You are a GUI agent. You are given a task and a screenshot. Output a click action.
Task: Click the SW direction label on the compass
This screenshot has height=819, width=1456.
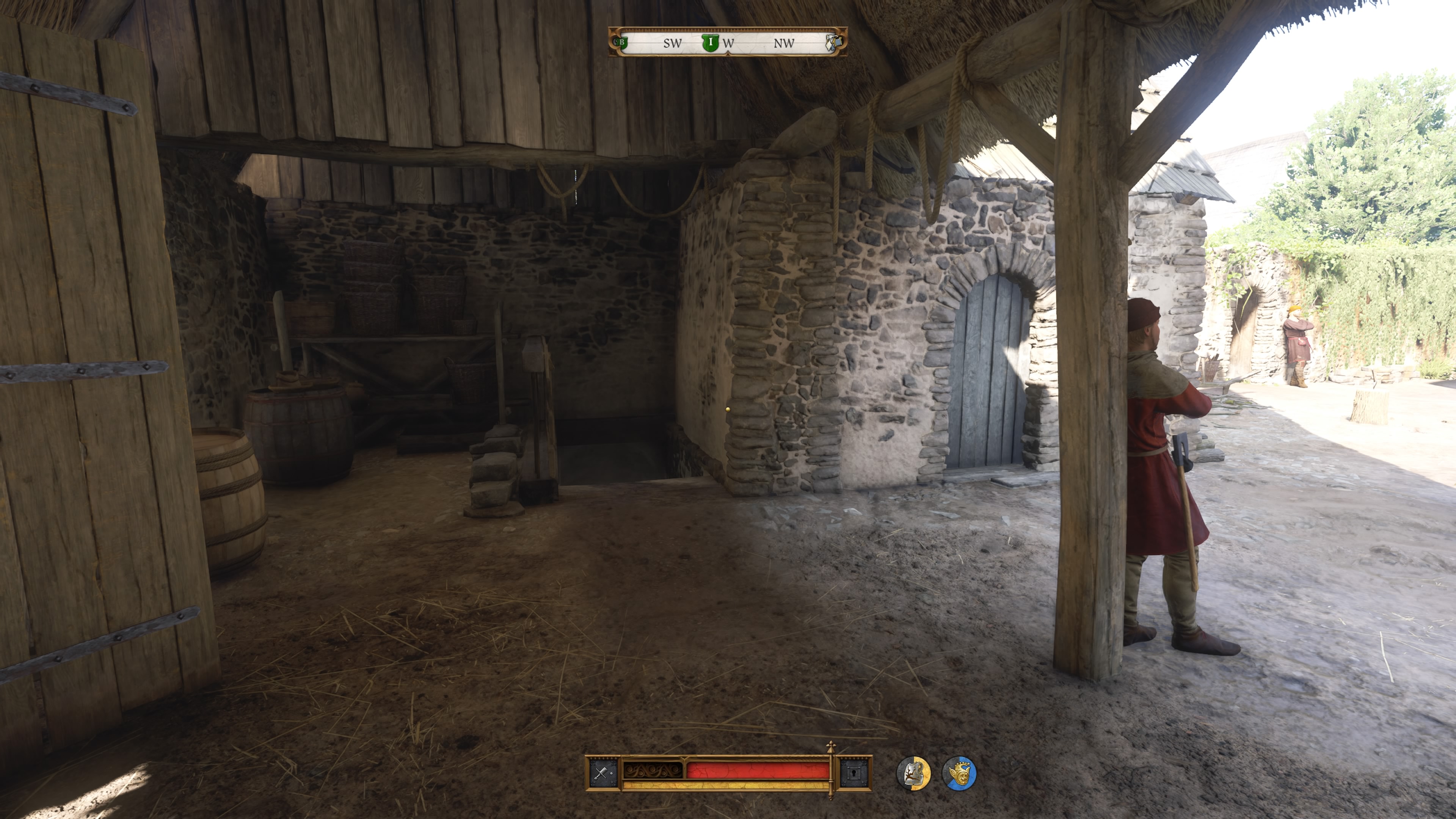[x=673, y=43]
